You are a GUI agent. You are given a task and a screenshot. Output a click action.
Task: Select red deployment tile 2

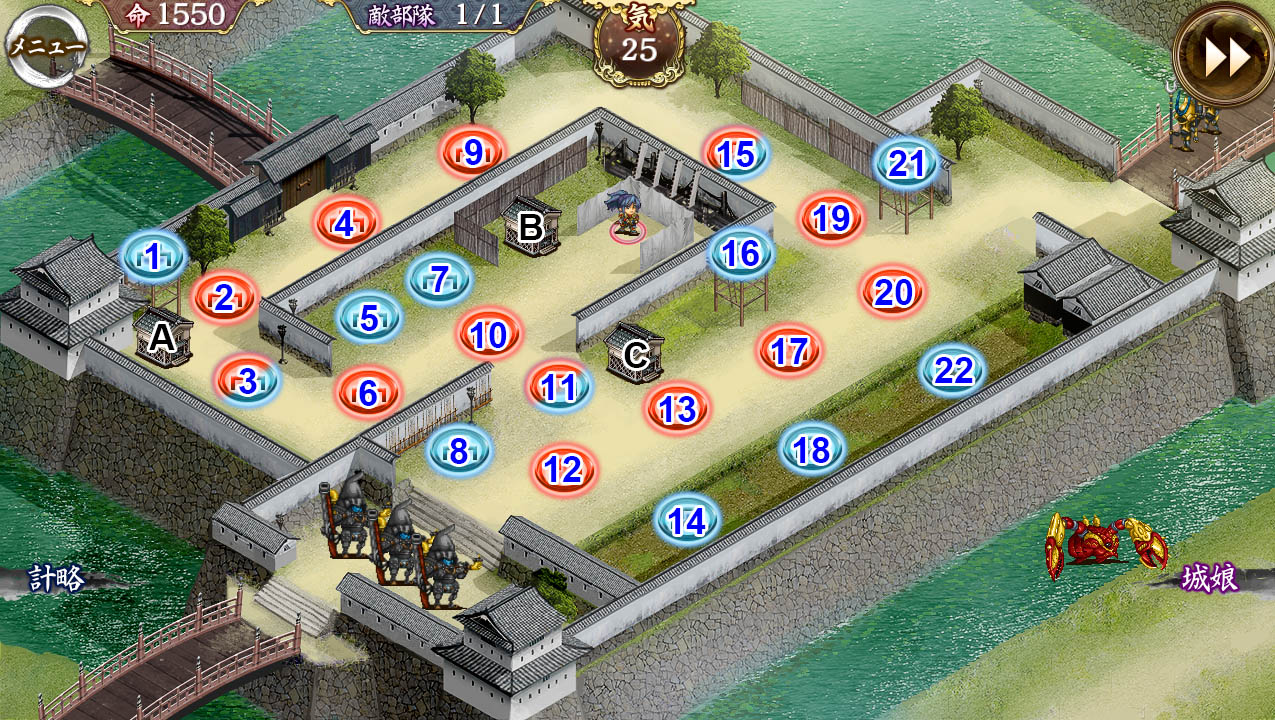point(224,297)
